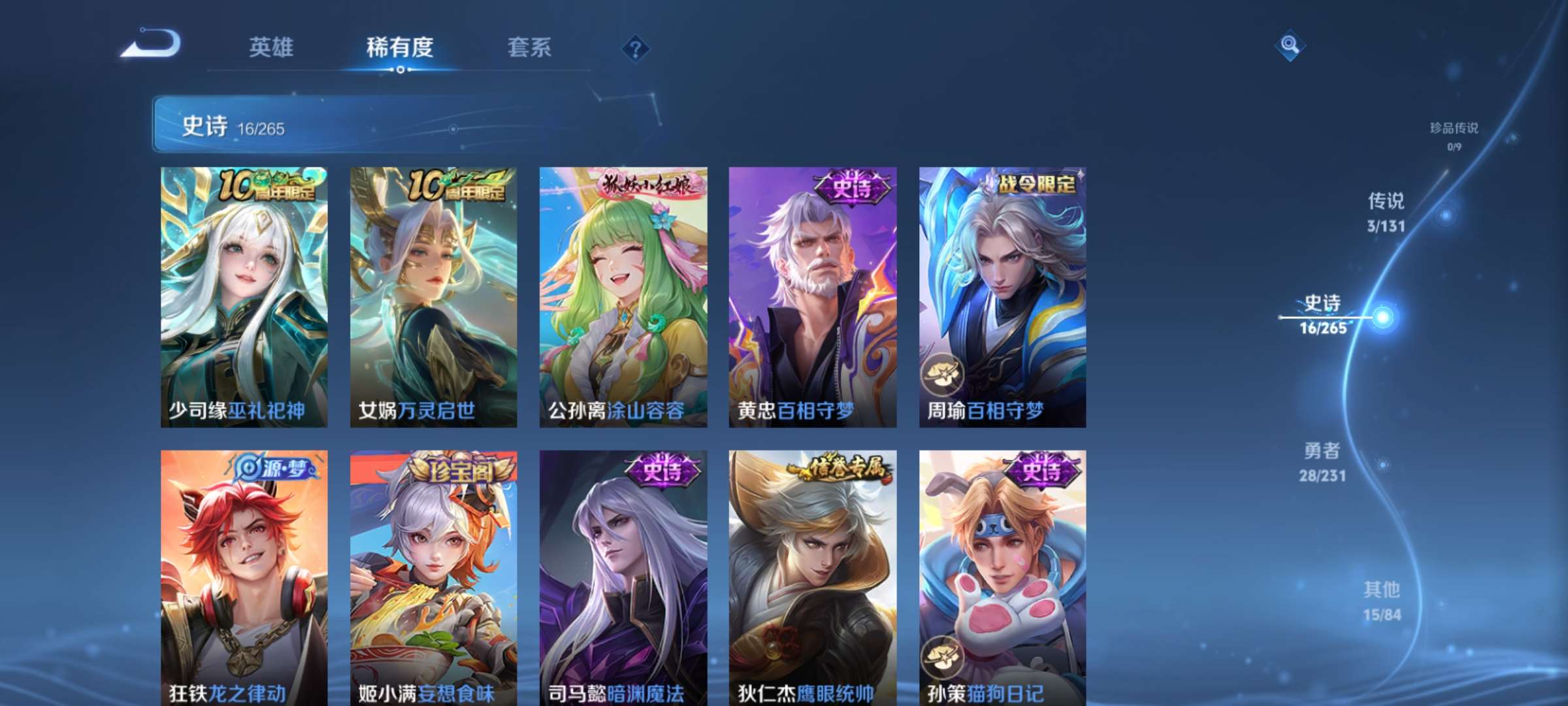Select the 稀有度 tab
This screenshot has width=1568, height=706.
coord(400,48)
